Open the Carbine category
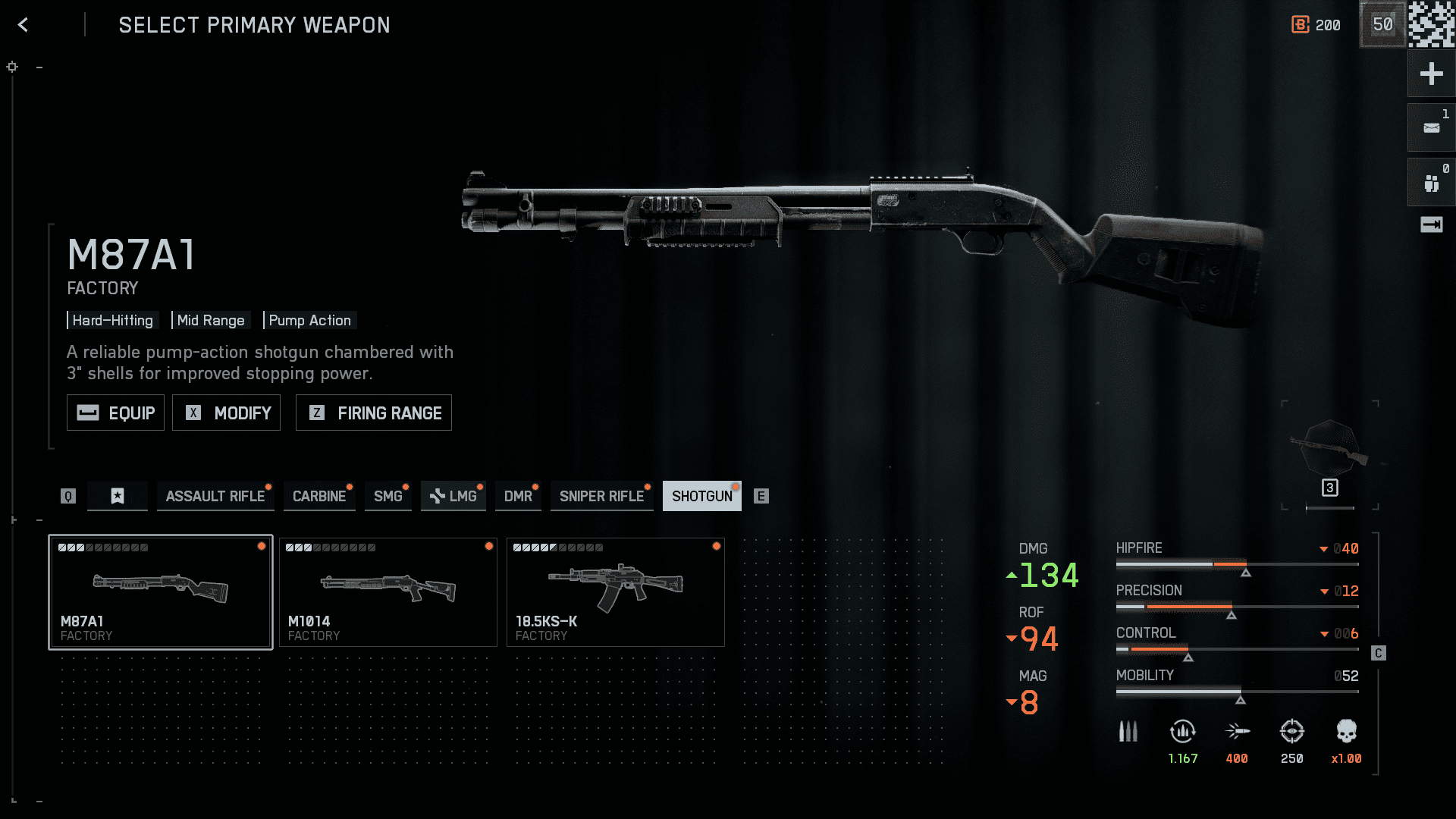 pyautogui.click(x=319, y=496)
